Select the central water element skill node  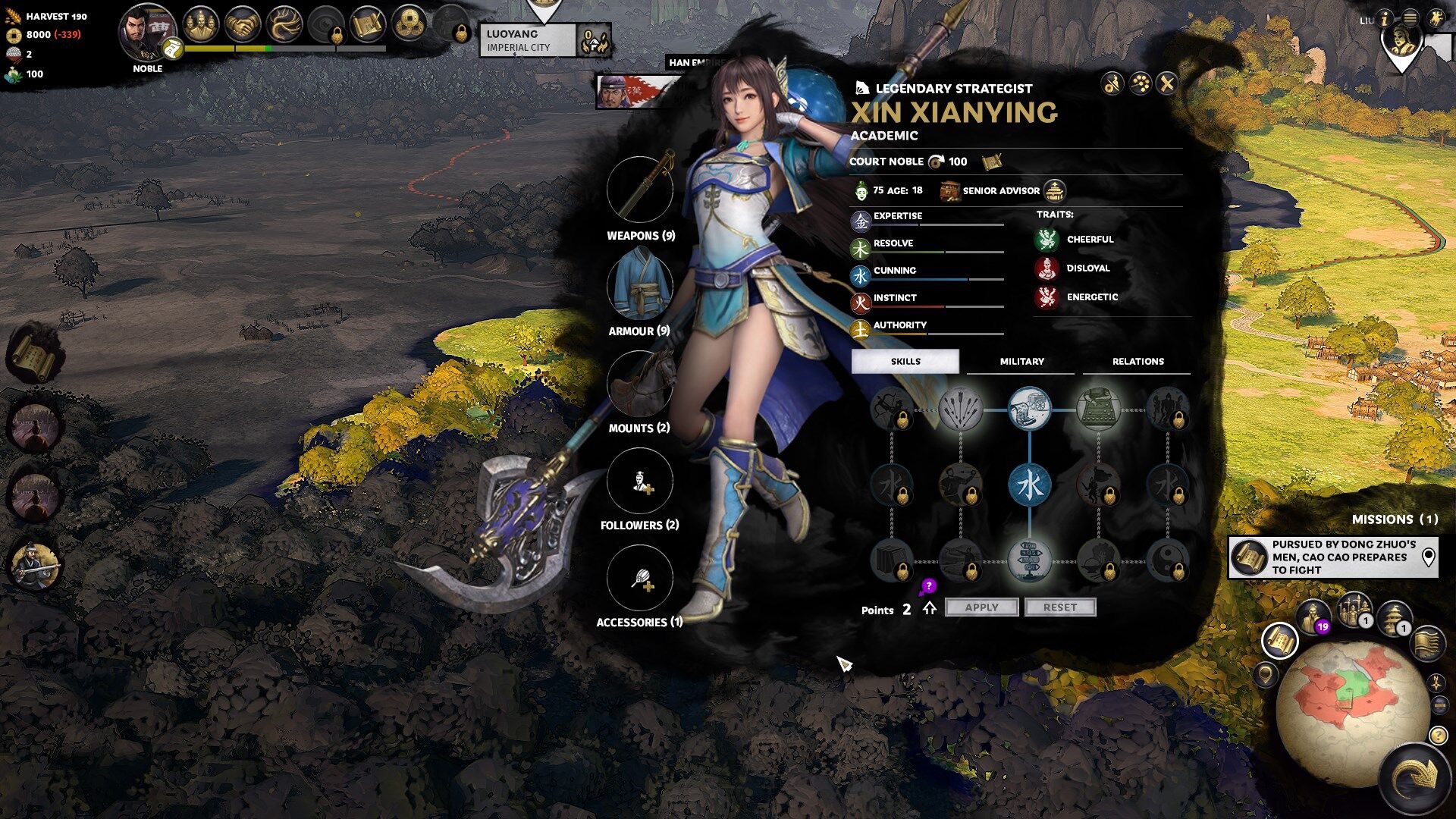click(x=1029, y=485)
